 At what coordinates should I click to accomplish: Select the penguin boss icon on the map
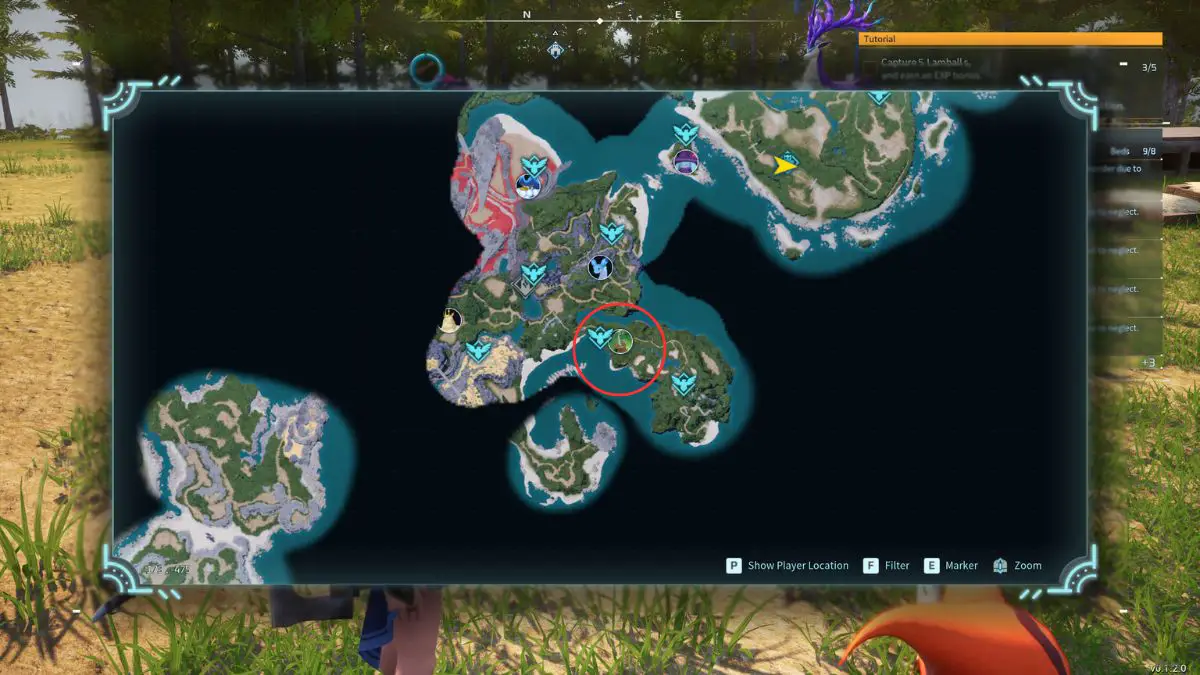529,185
